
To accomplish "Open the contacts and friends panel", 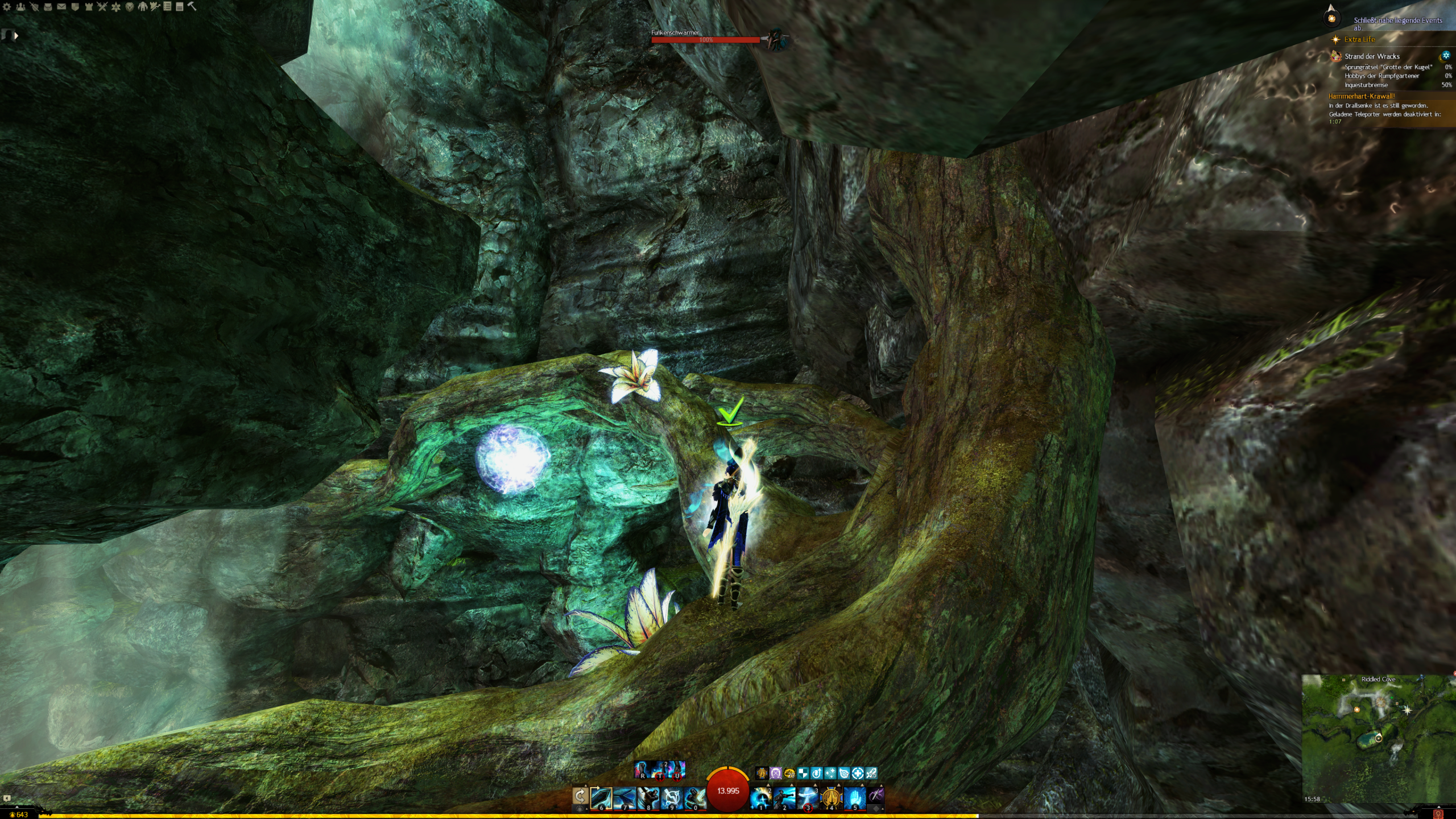I will [x=20, y=7].
